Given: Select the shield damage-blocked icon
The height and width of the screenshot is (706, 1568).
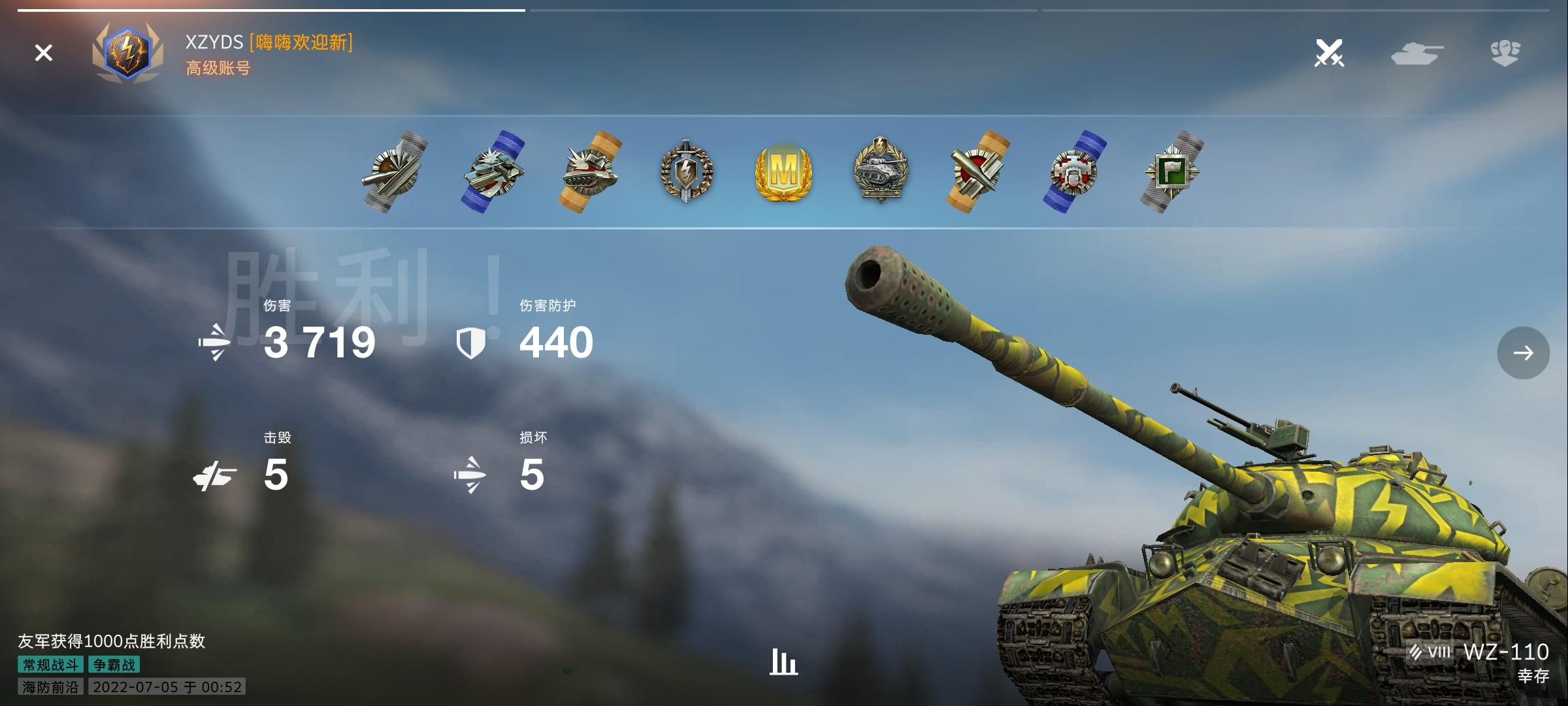Looking at the screenshot, I should coord(472,342).
